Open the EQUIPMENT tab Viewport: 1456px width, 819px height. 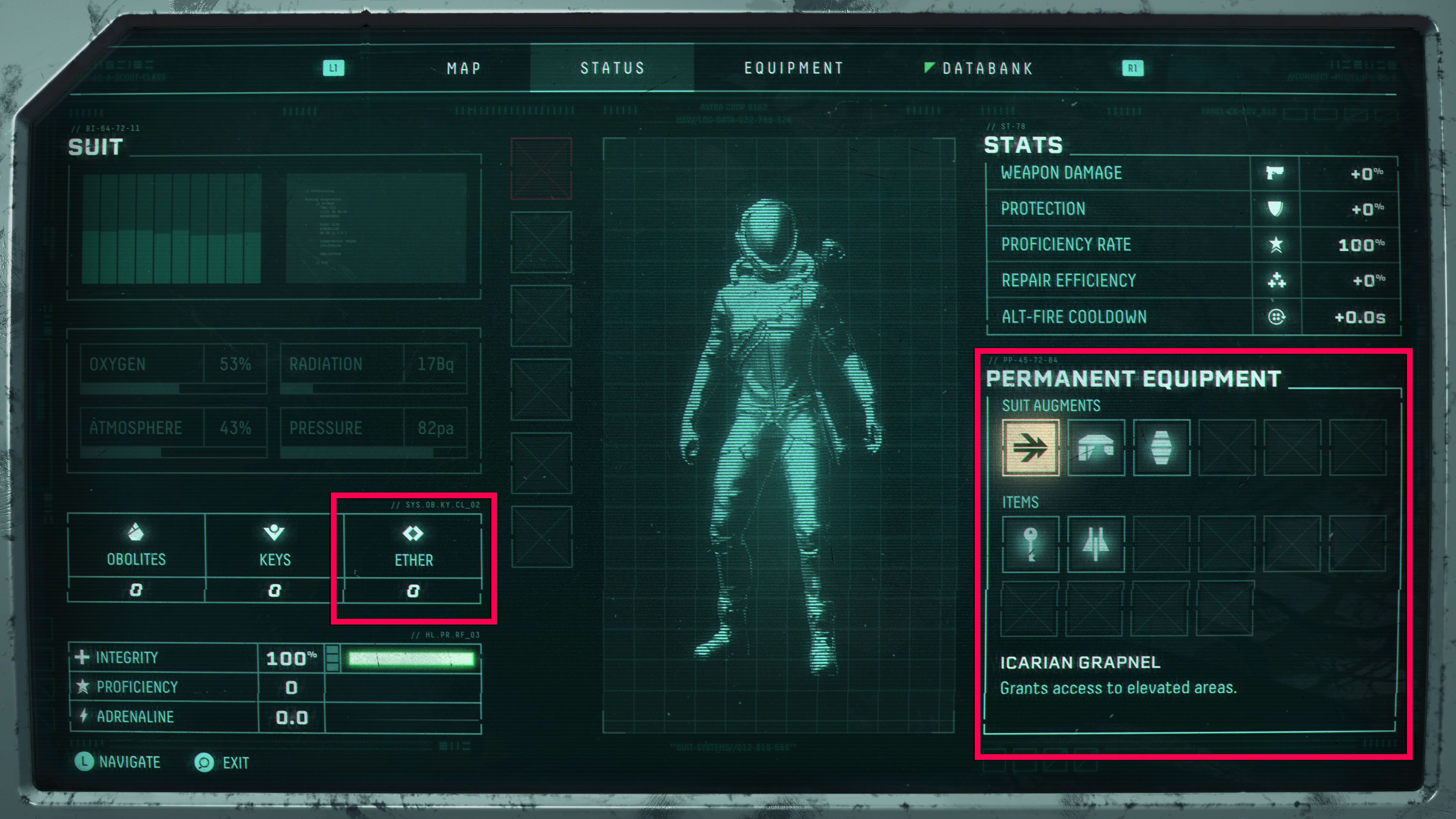[x=794, y=68]
